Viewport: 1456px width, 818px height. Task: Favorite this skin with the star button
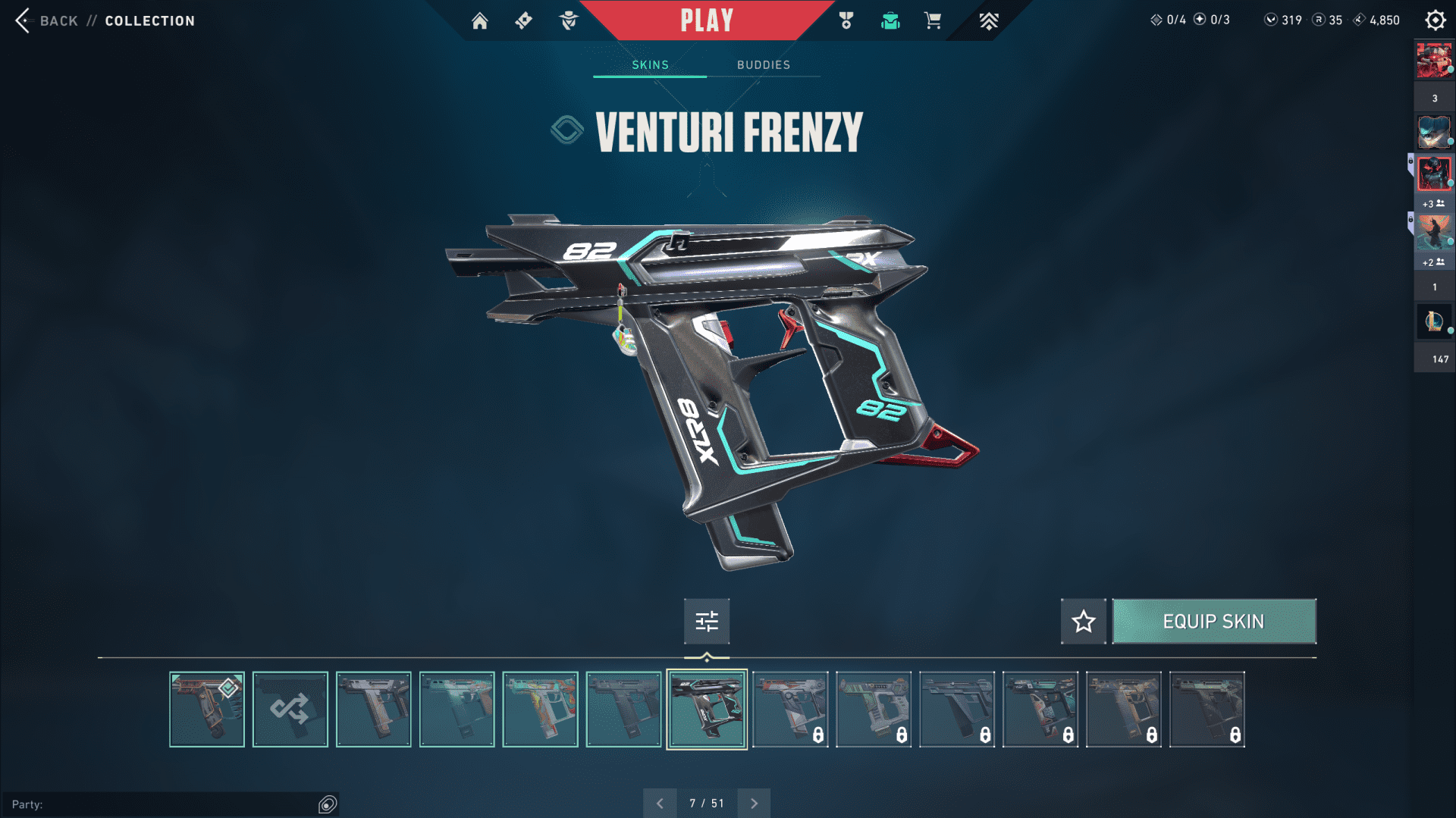pyautogui.click(x=1083, y=622)
